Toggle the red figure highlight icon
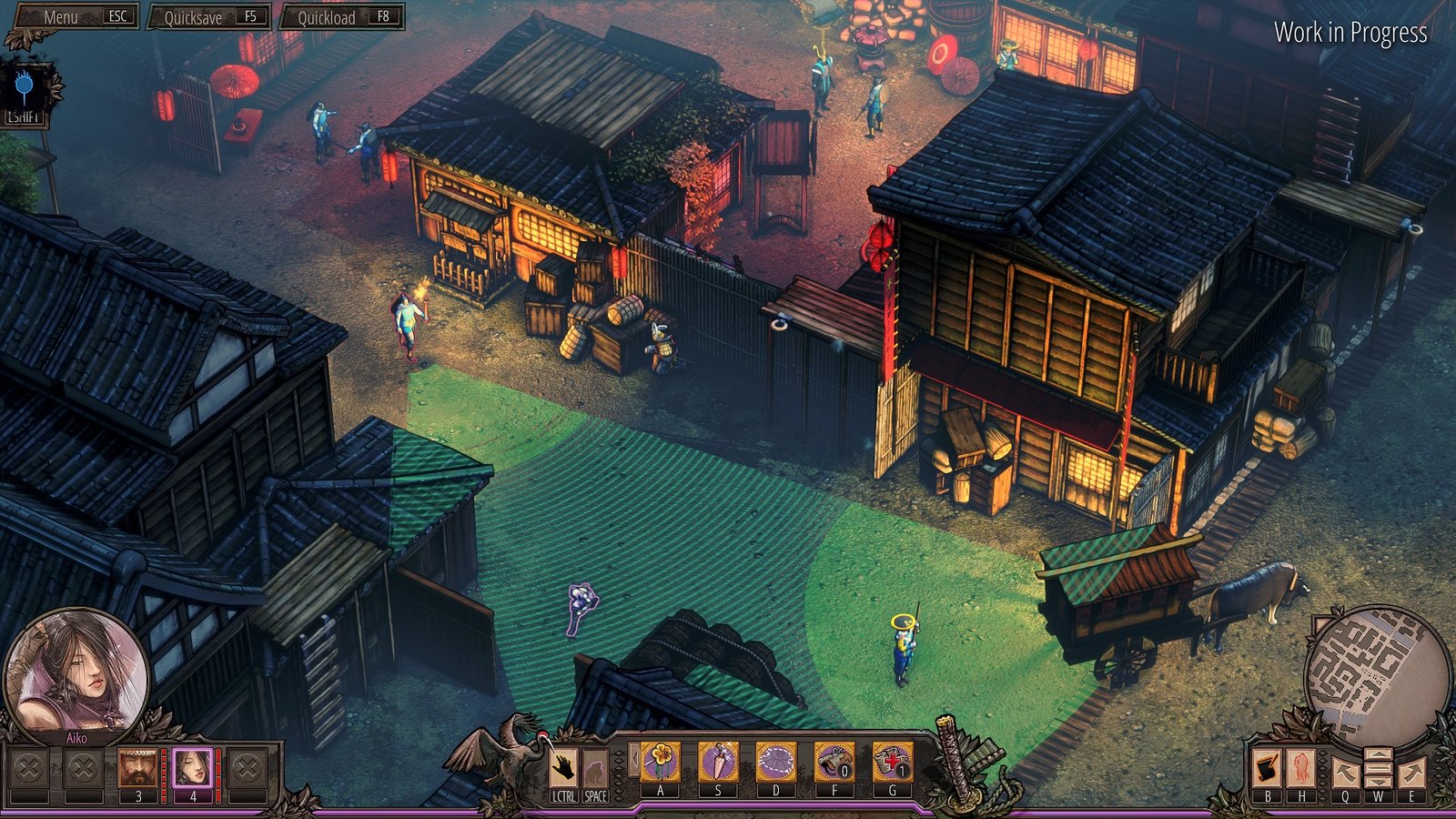Screen dimensions: 1456x819 click(1300, 768)
